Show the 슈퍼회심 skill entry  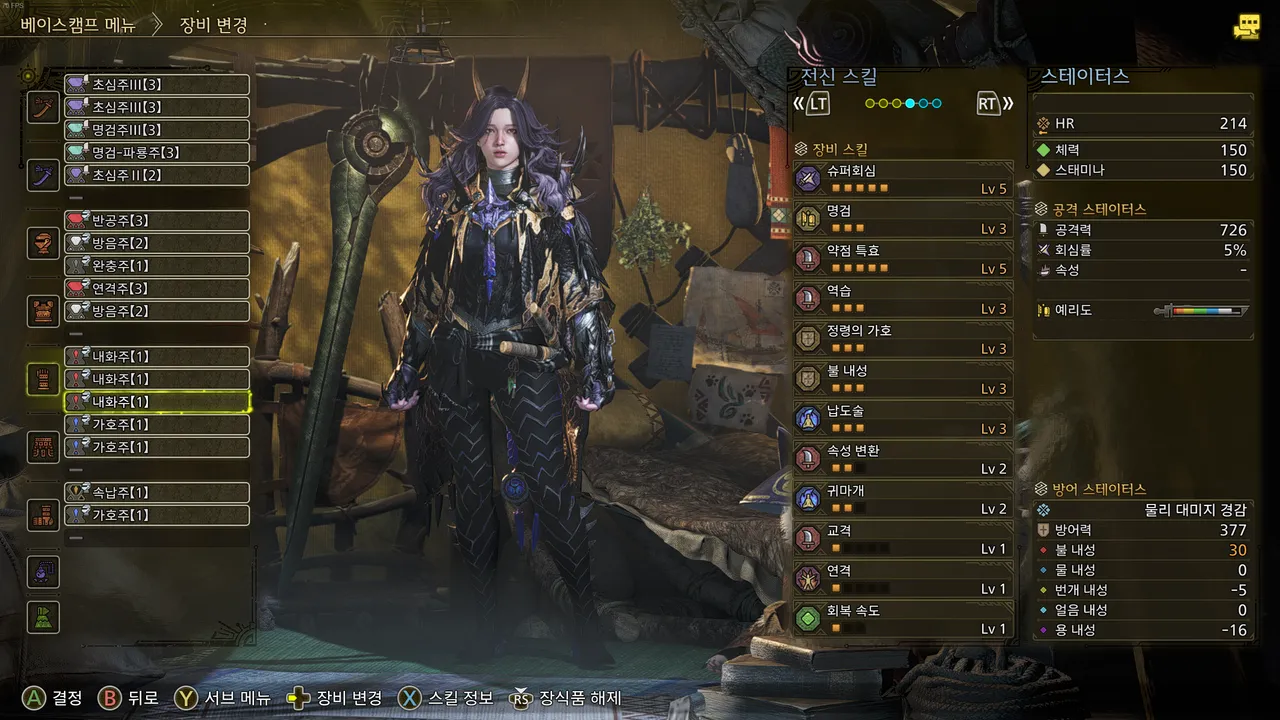(902, 179)
